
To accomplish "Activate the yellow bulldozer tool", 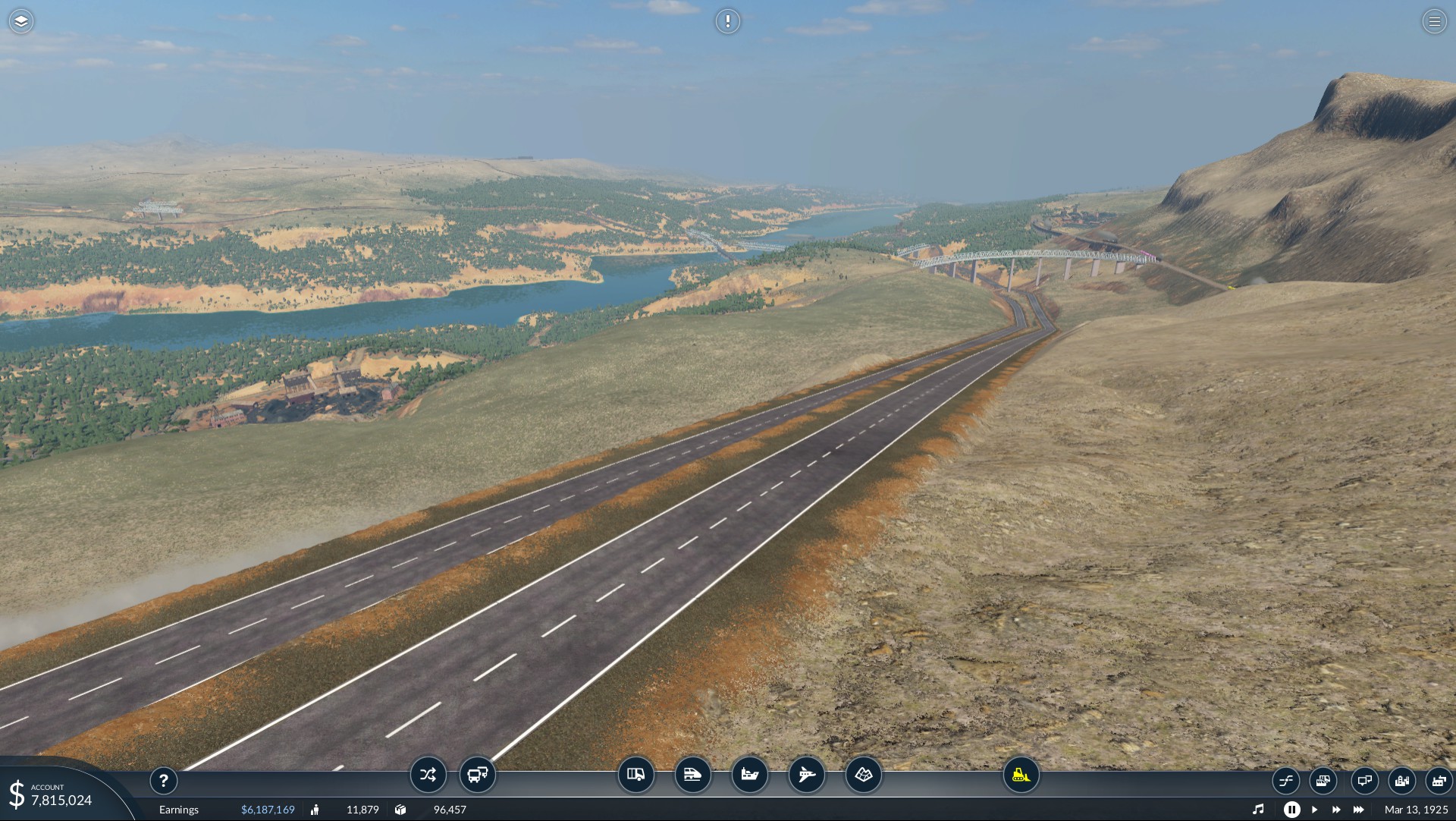I will click(1021, 775).
